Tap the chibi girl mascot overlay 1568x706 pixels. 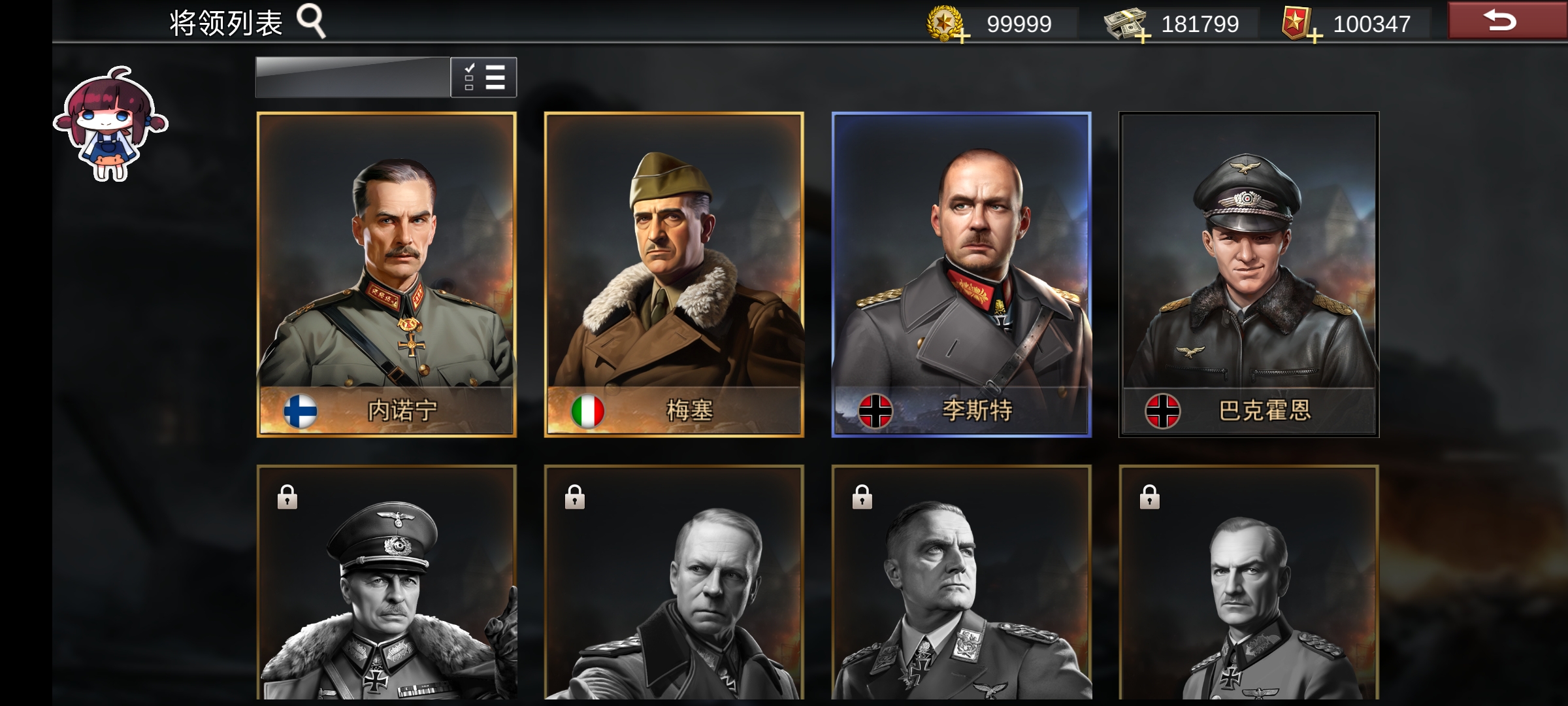click(x=110, y=123)
